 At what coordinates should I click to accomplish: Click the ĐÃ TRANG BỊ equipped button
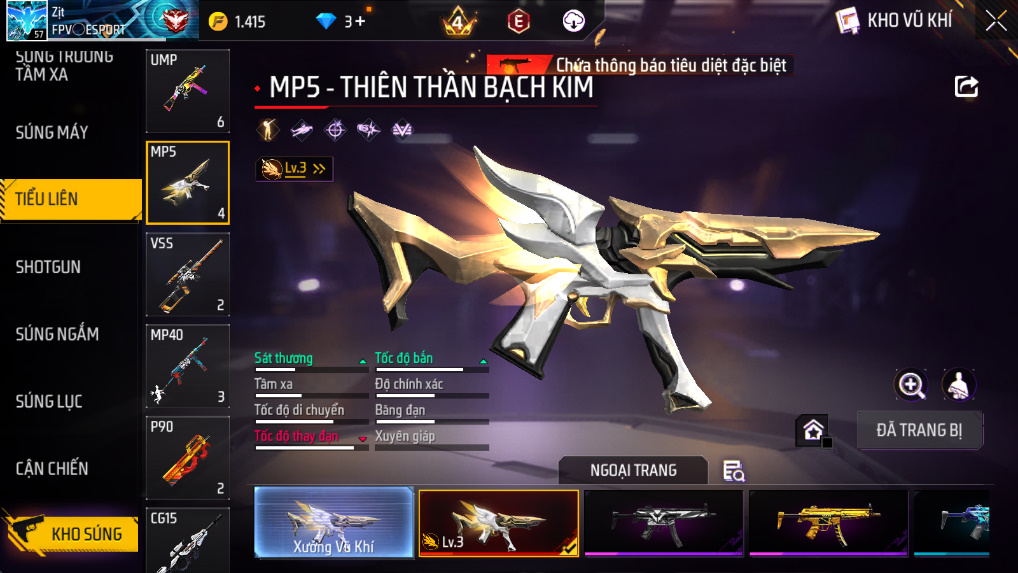coord(919,430)
